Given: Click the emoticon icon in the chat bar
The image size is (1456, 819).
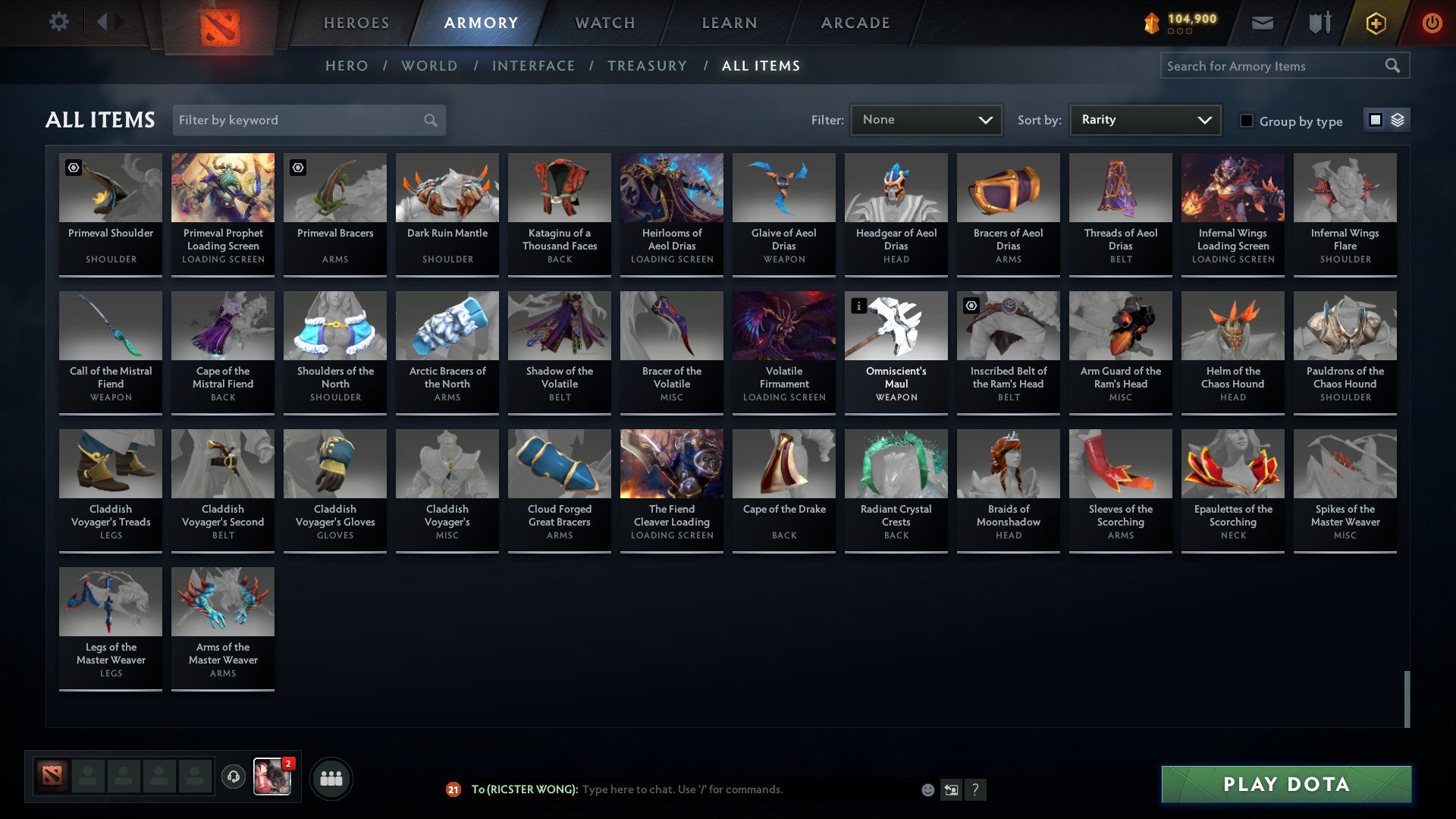Looking at the screenshot, I should click(927, 789).
